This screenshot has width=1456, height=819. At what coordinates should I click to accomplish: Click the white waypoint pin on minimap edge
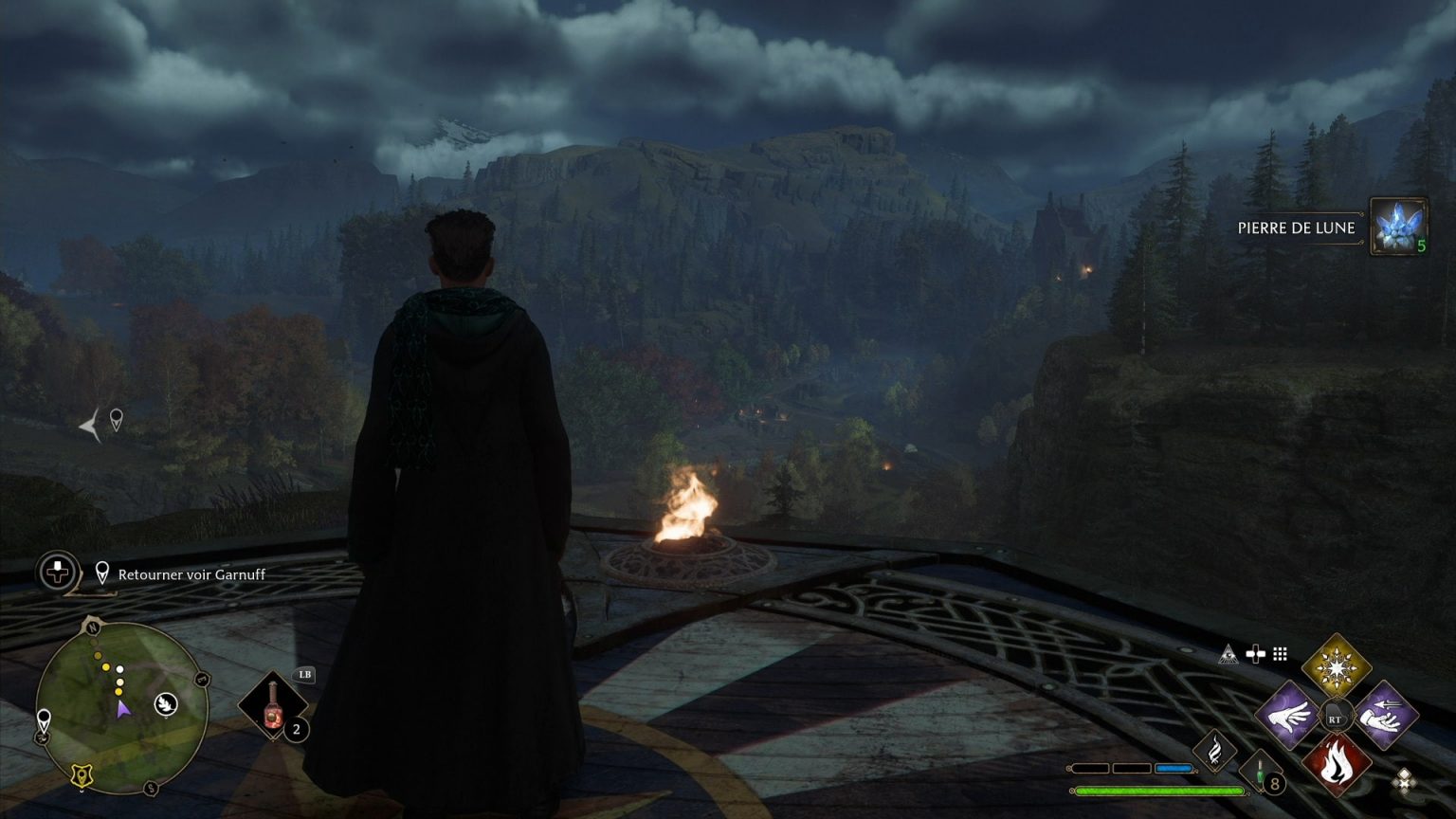(x=44, y=720)
